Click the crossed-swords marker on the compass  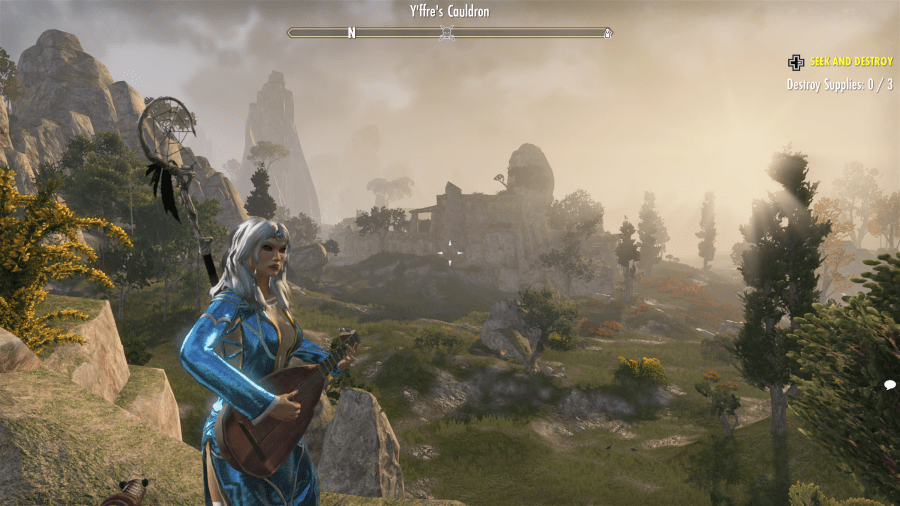pos(448,33)
